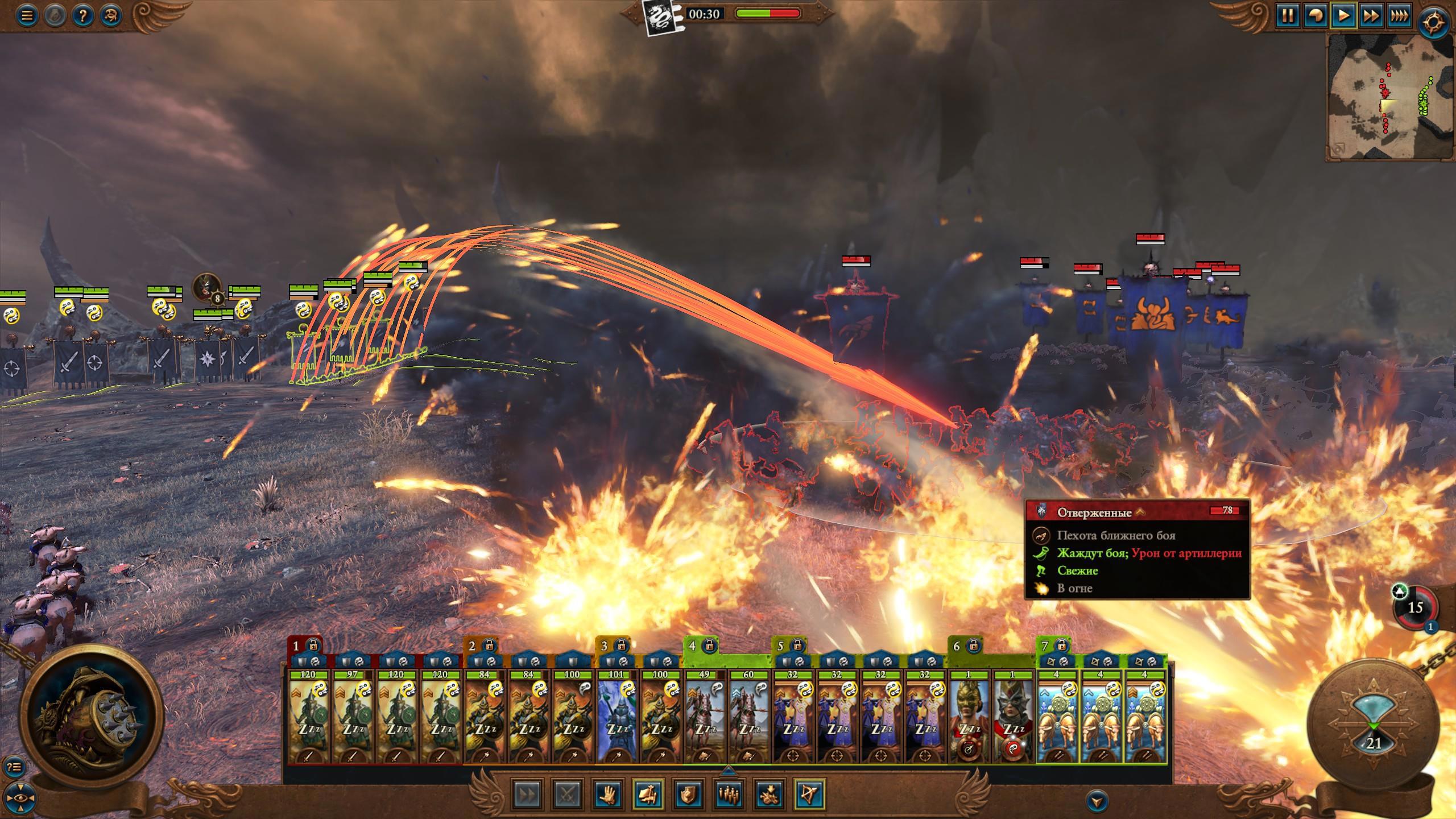1456x819 pixels.
Task: Toggle the lock on group 7
Action: click(1061, 646)
